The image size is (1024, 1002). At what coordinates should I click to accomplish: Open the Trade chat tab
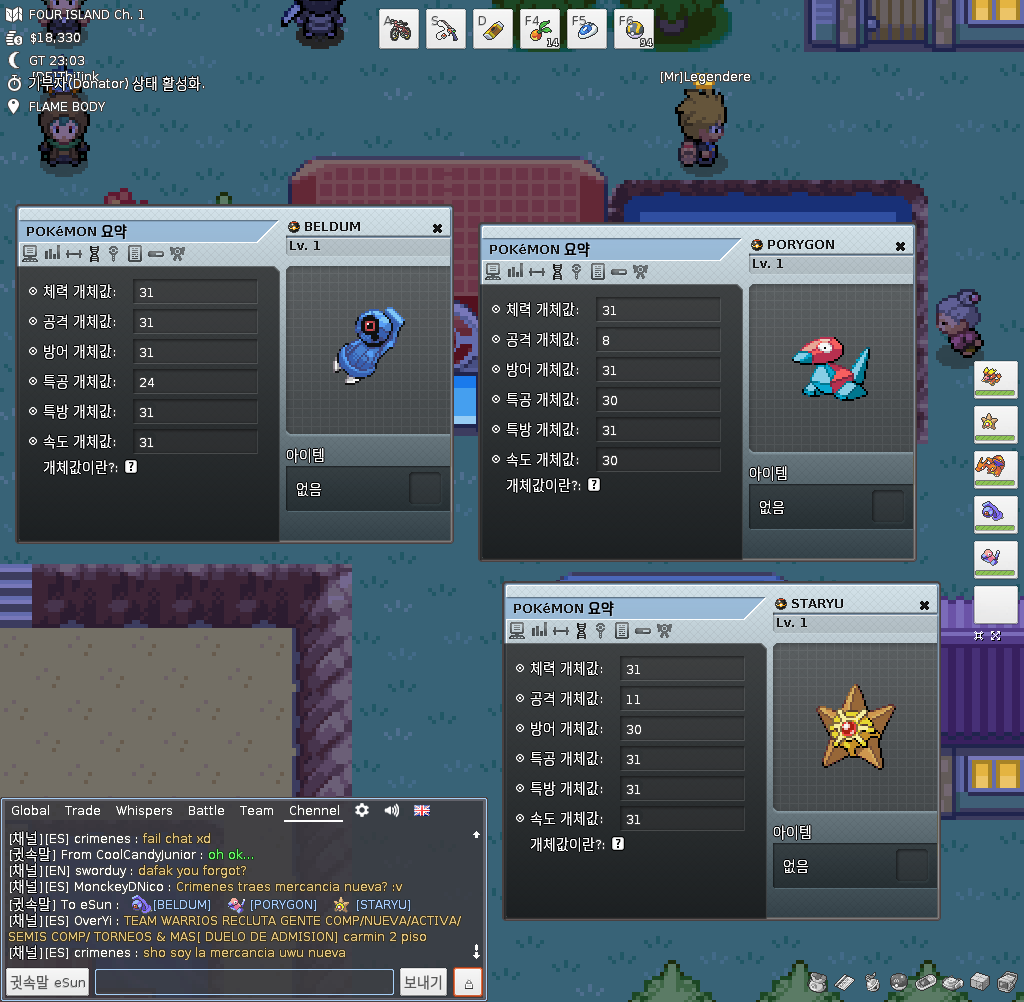point(83,811)
